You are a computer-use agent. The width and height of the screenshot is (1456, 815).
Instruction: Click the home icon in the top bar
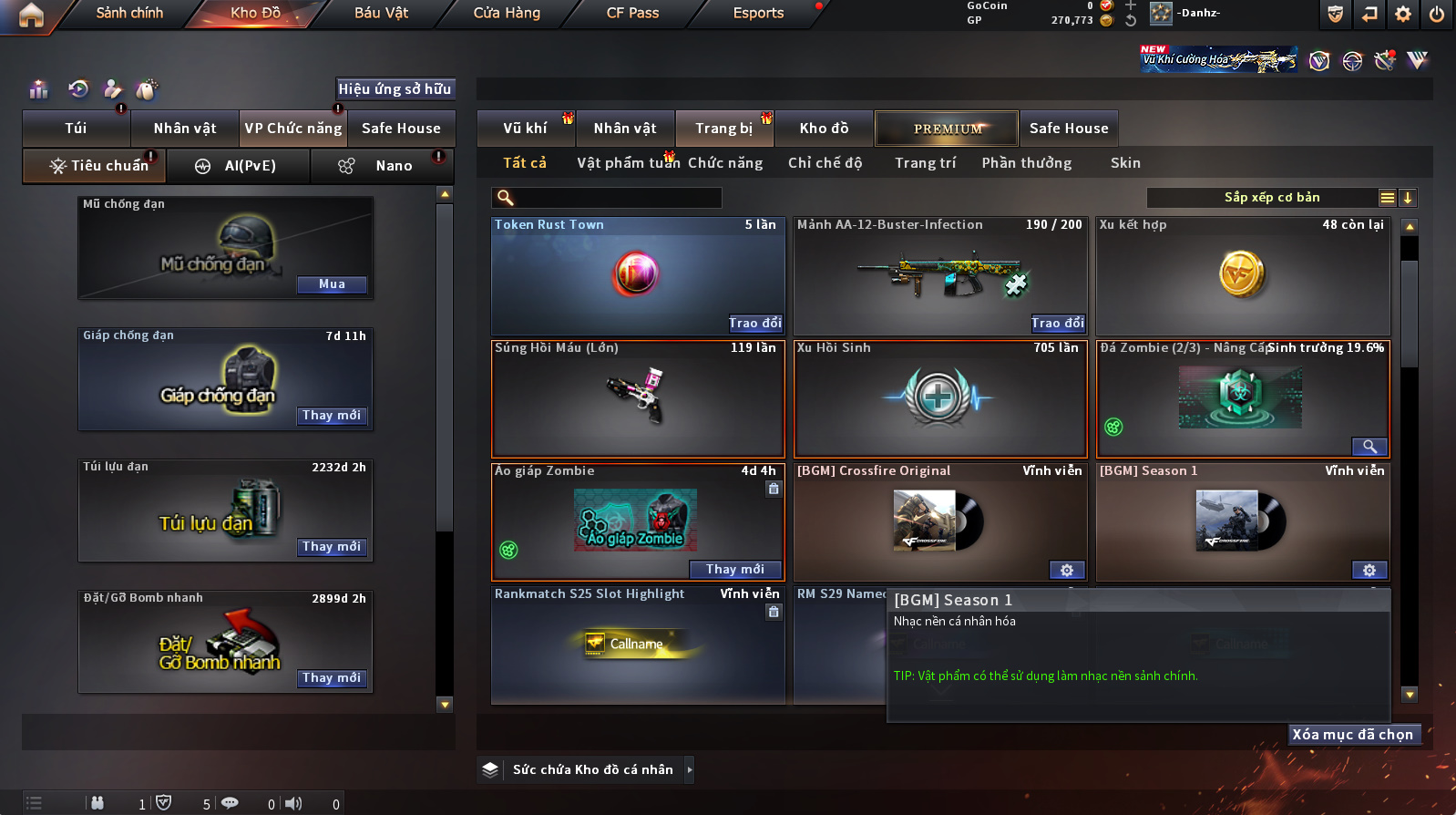point(31,15)
